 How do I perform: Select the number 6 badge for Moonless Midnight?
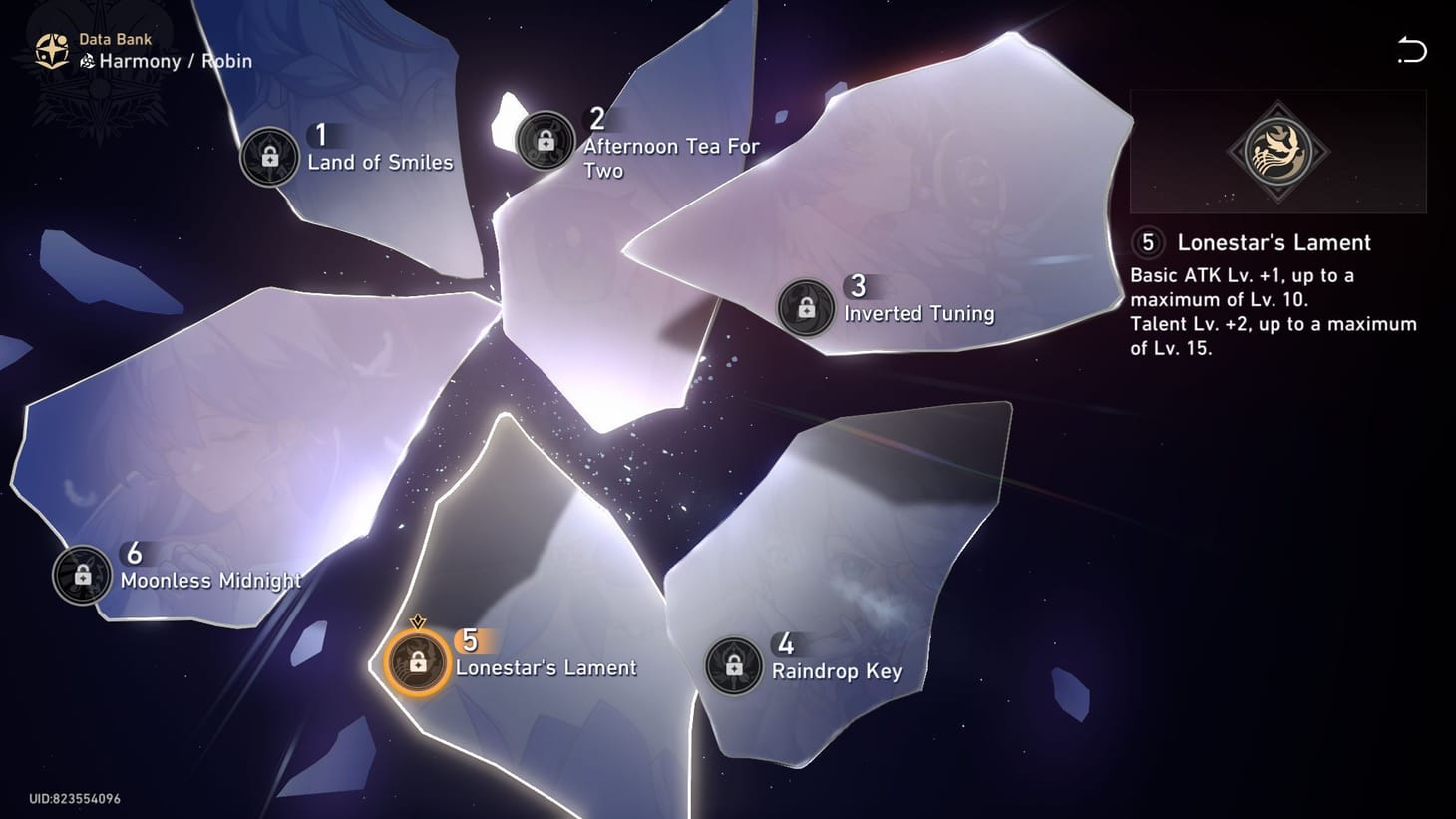click(x=135, y=553)
